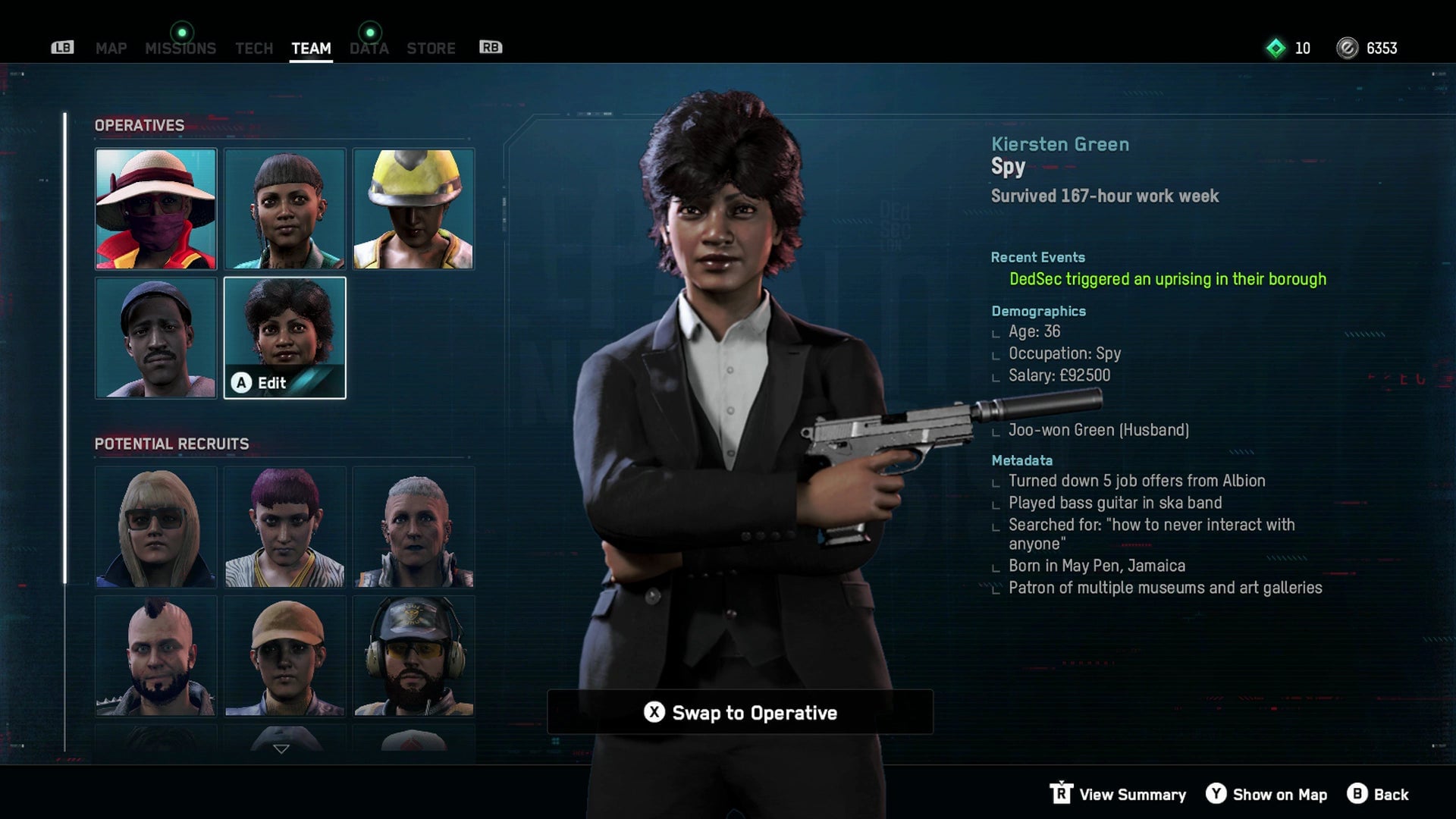The height and width of the screenshot is (819, 1456).
Task: Select operative with red-banded sun hat
Action: [155, 209]
